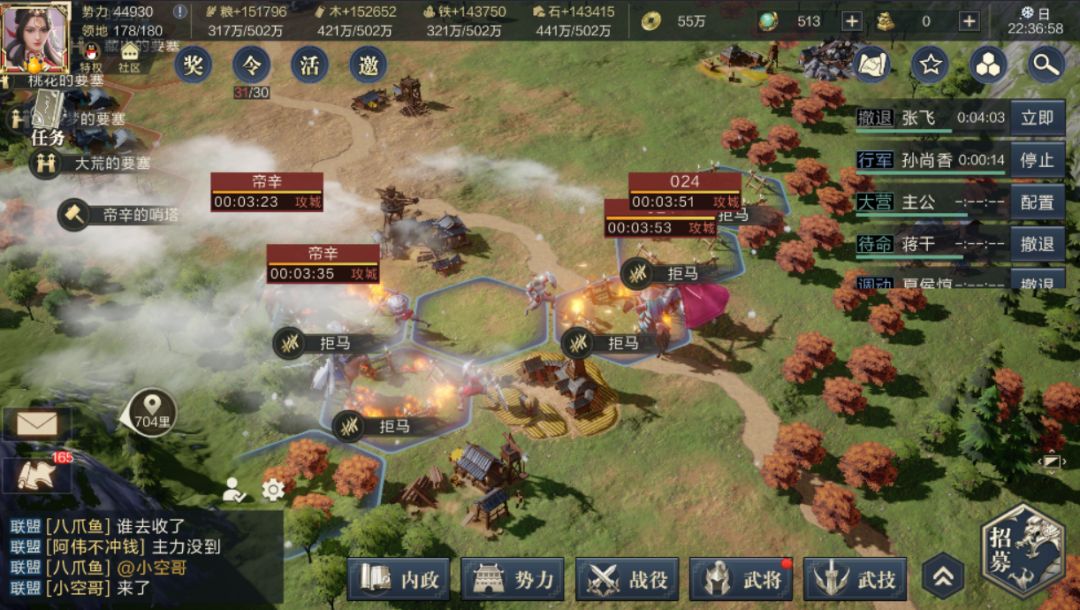Open the 武技 martial skills menu
Image resolution: width=1080 pixels, height=610 pixels.
pos(855,579)
